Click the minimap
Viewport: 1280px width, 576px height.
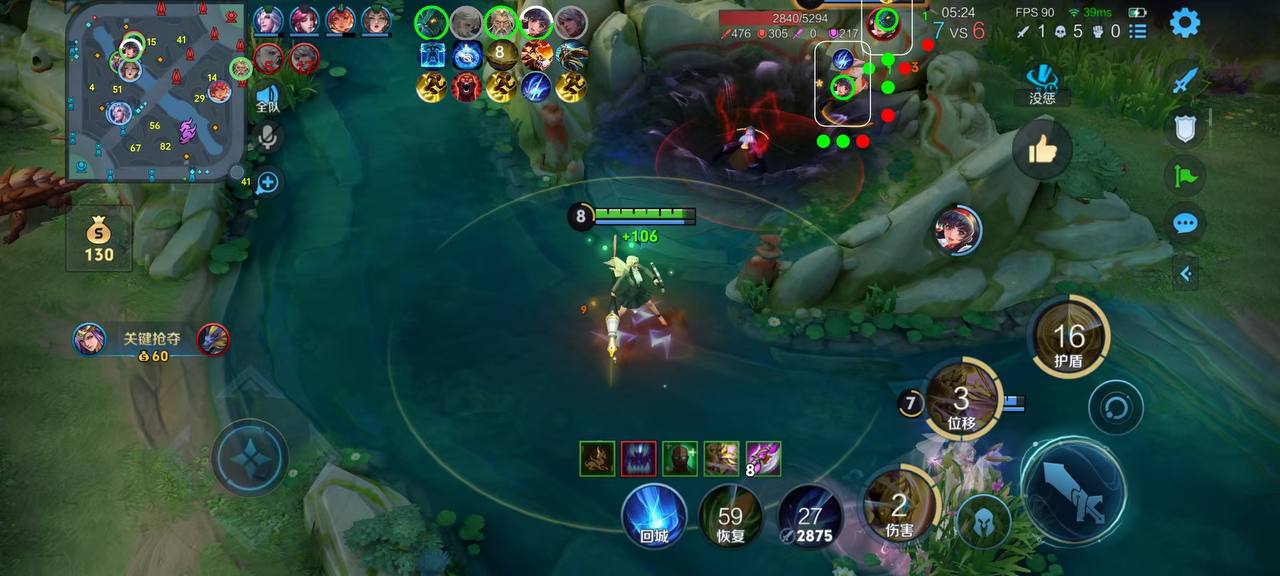point(152,92)
